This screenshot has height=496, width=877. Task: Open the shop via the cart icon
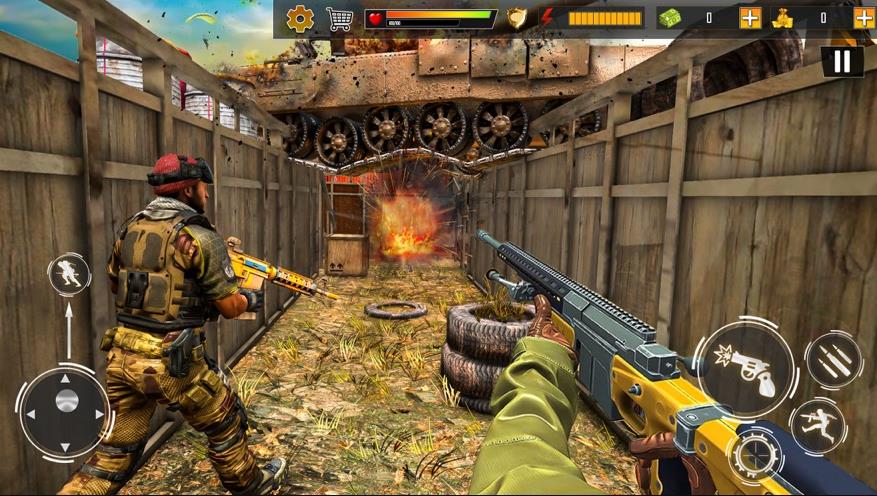point(340,18)
